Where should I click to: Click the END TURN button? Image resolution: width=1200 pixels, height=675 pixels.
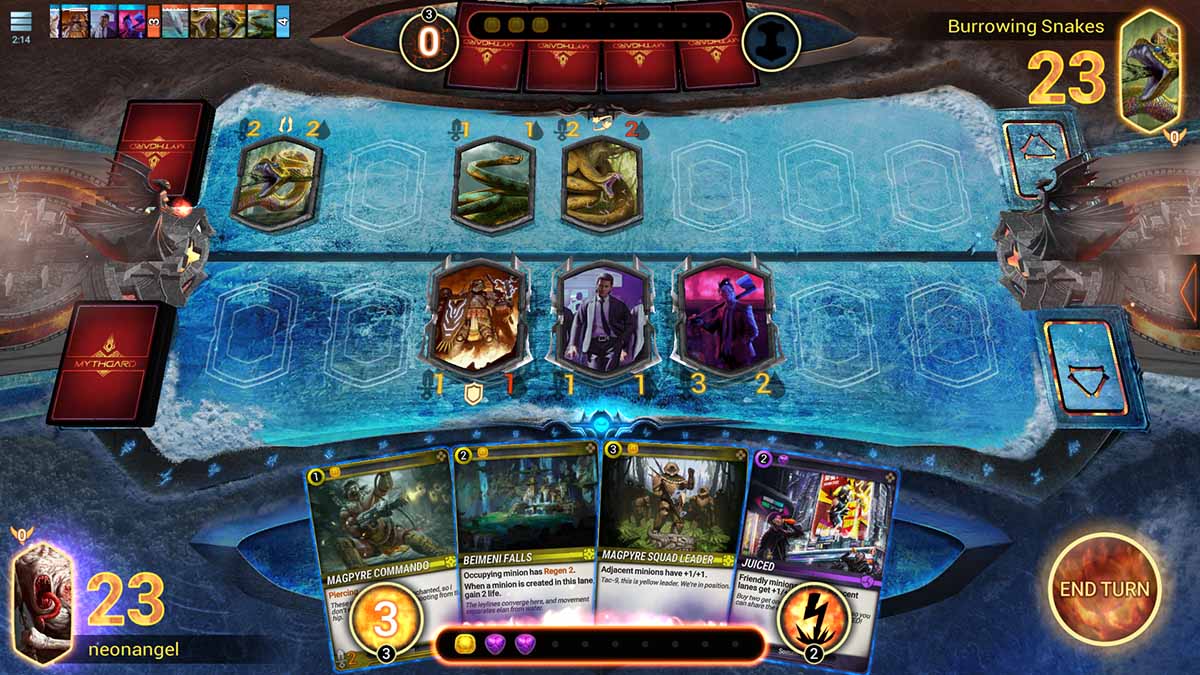coord(1104,589)
